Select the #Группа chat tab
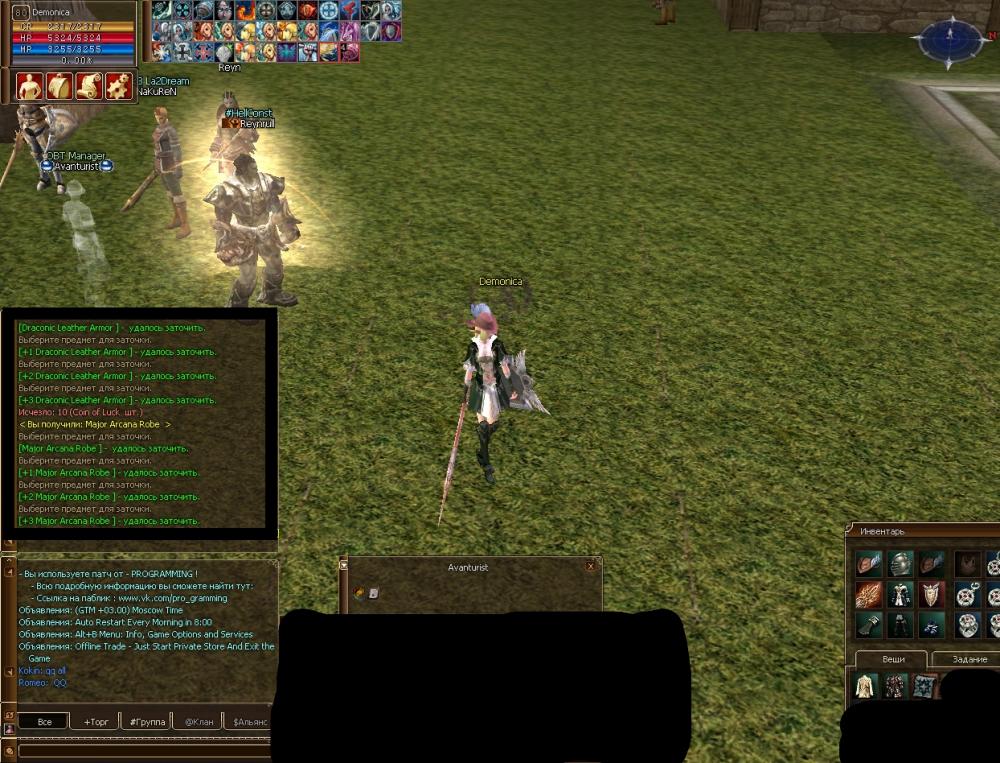 [x=147, y=721]
